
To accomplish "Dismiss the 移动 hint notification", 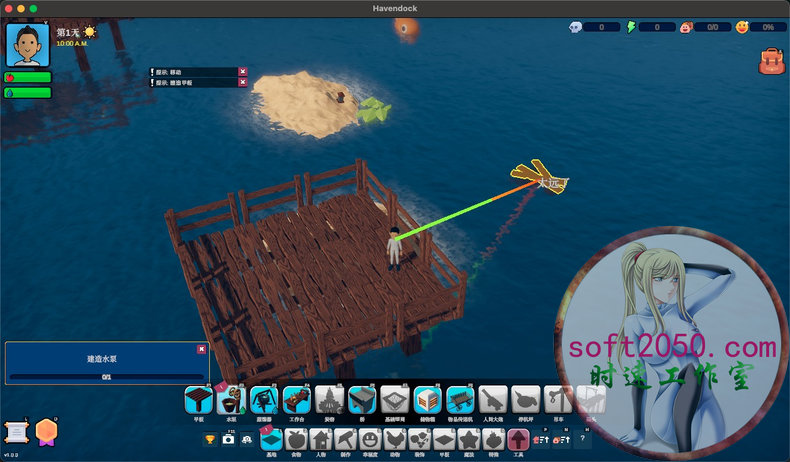I will 243,72.
